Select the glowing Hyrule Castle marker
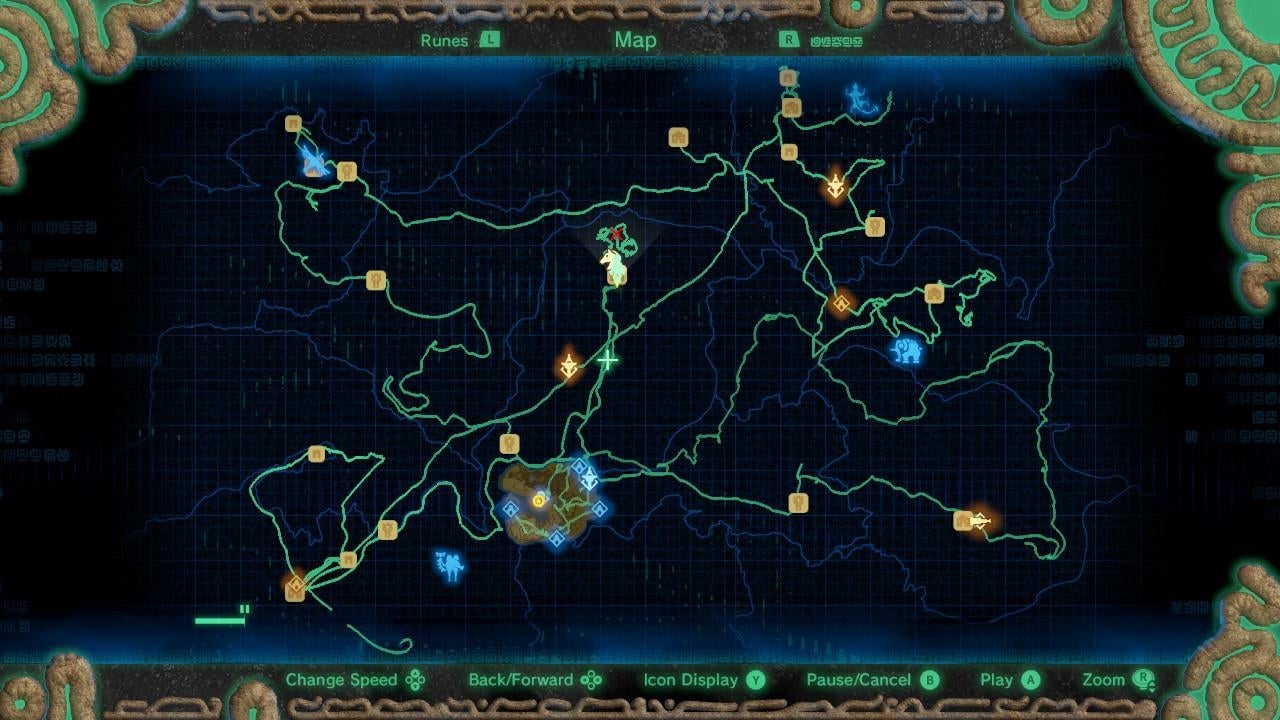 (x=539, y=500)
